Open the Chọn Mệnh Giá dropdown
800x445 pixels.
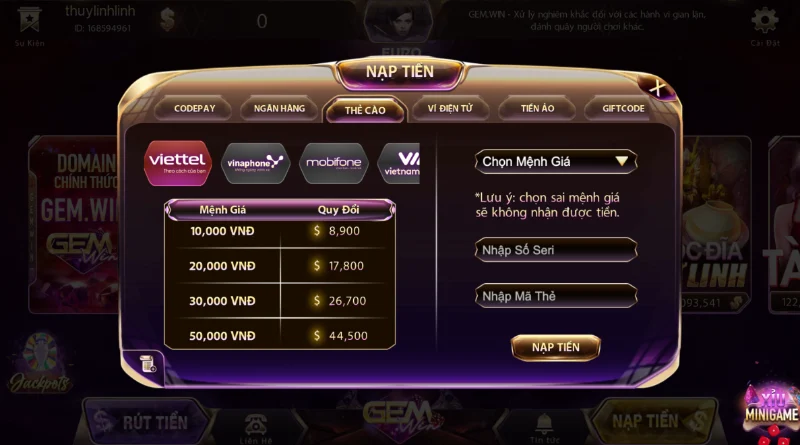[555, 161]
